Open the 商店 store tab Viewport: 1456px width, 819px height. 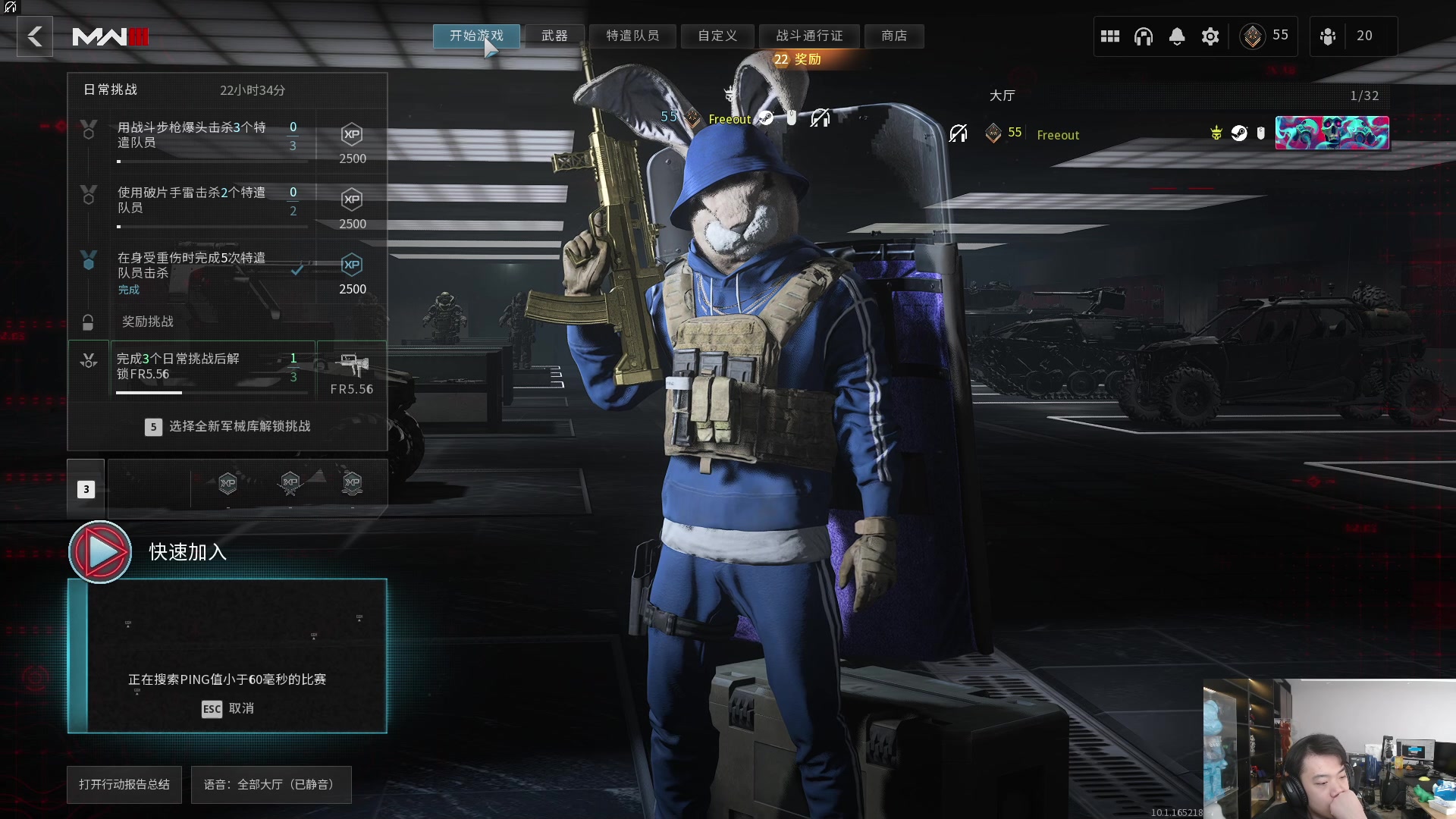tap(894, 36)
